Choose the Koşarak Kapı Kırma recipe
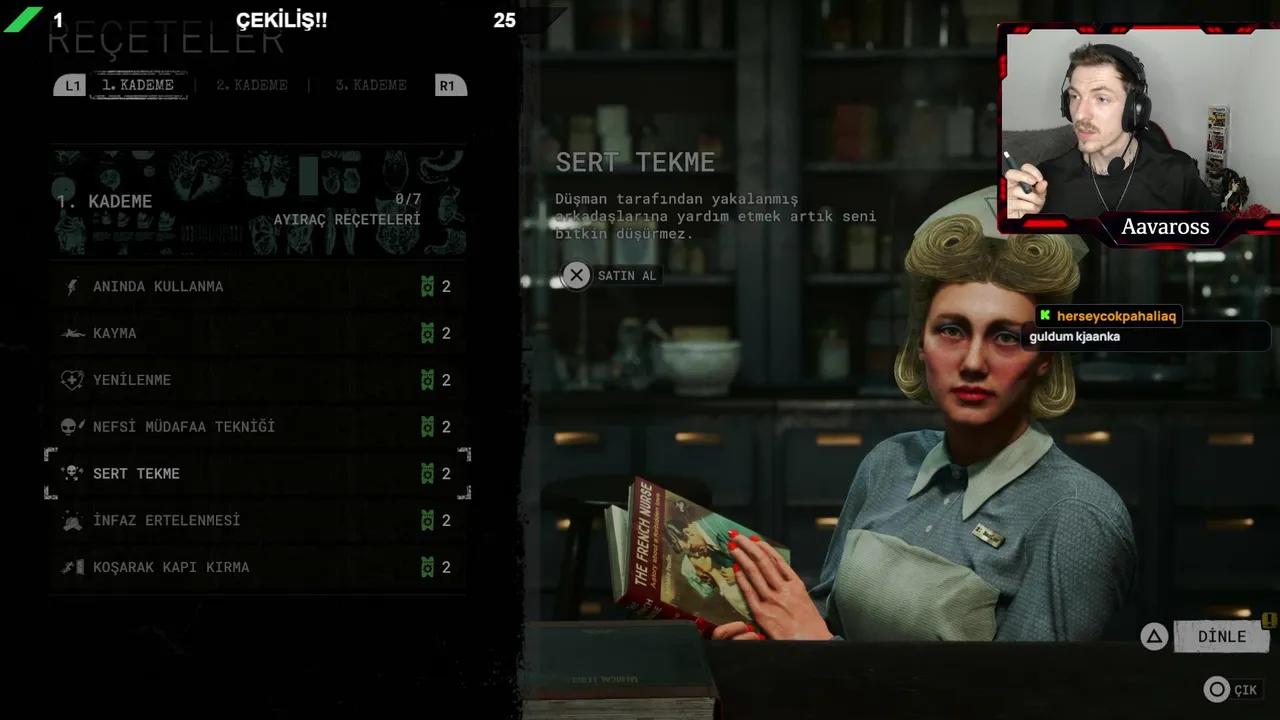 (171, 567)
